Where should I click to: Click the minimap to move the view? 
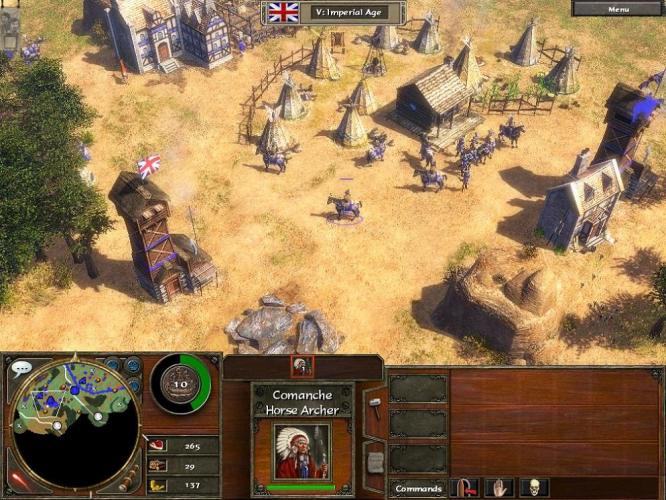[76, 418]
